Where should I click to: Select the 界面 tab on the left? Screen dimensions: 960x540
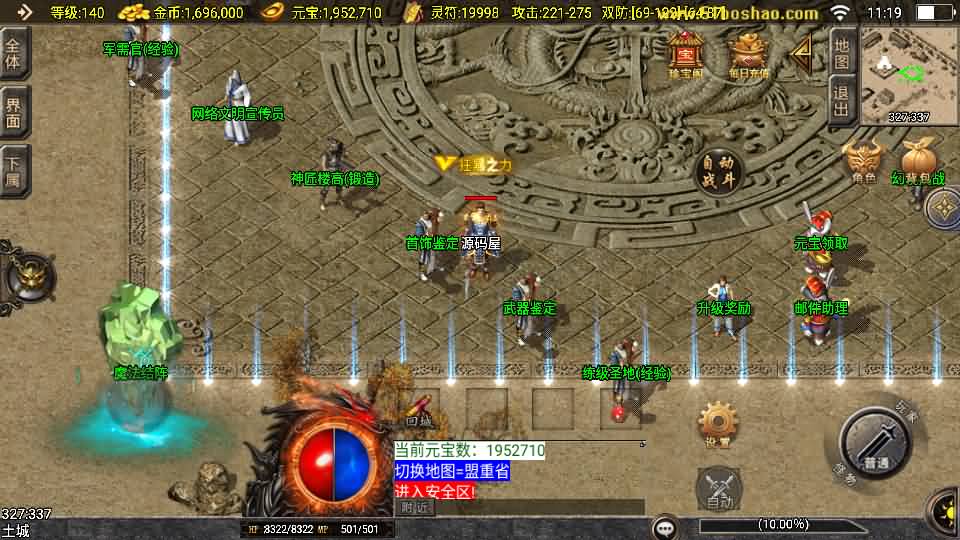(13, 112)
